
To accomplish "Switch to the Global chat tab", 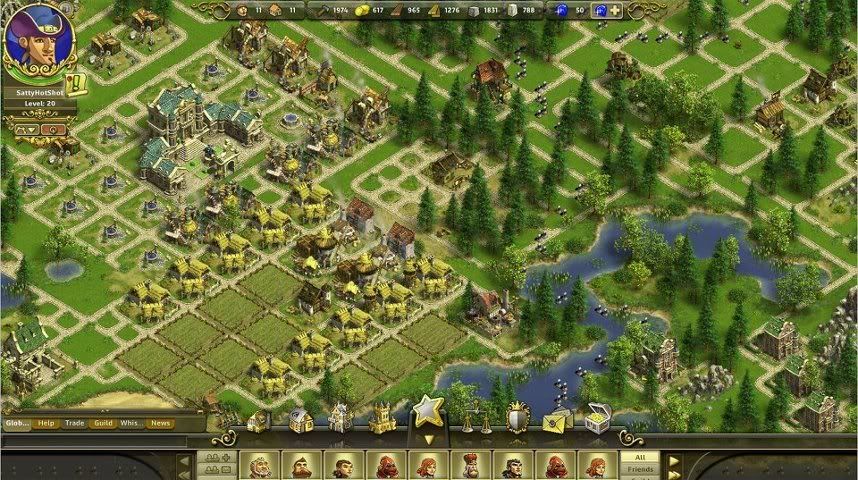I will pos(16,423).
